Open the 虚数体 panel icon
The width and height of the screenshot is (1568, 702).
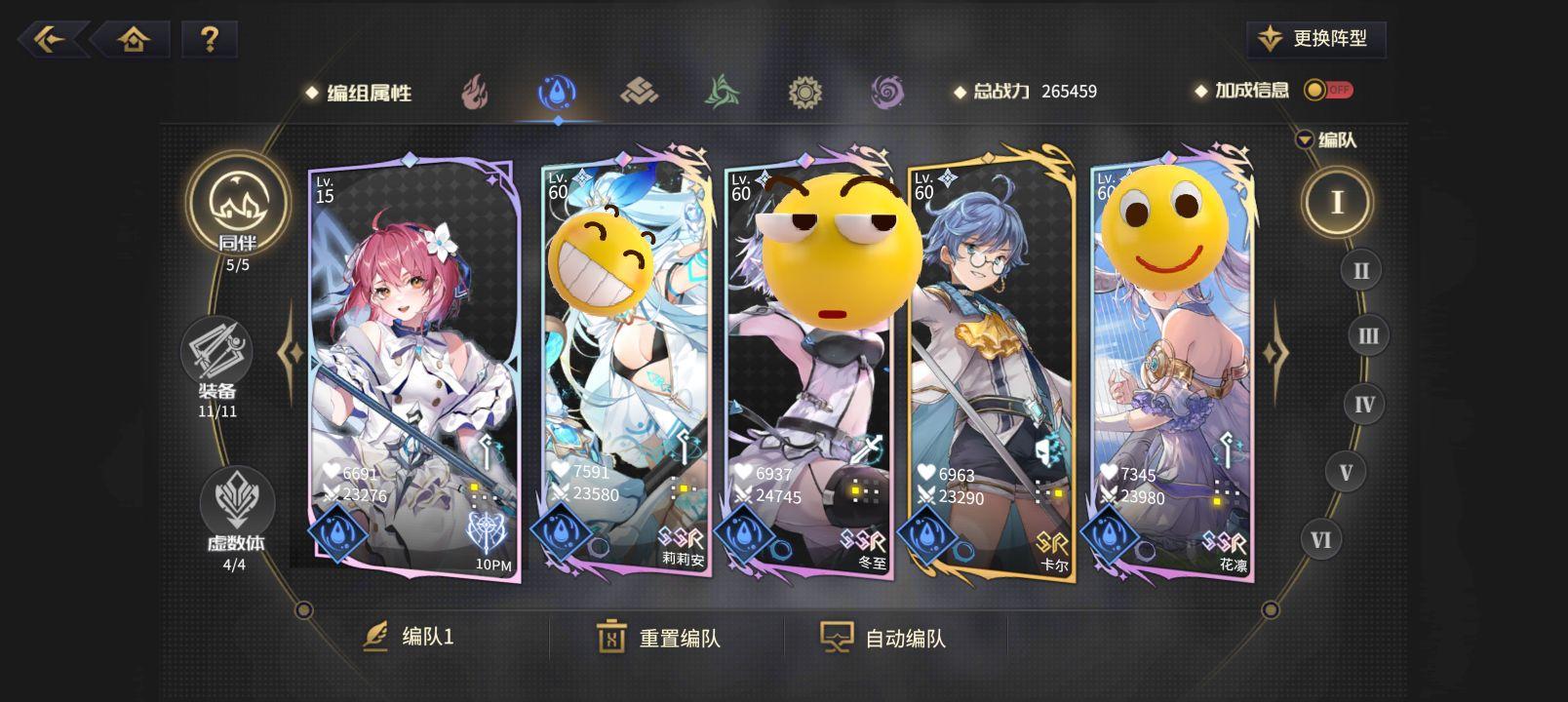click(x=234, y=500)
